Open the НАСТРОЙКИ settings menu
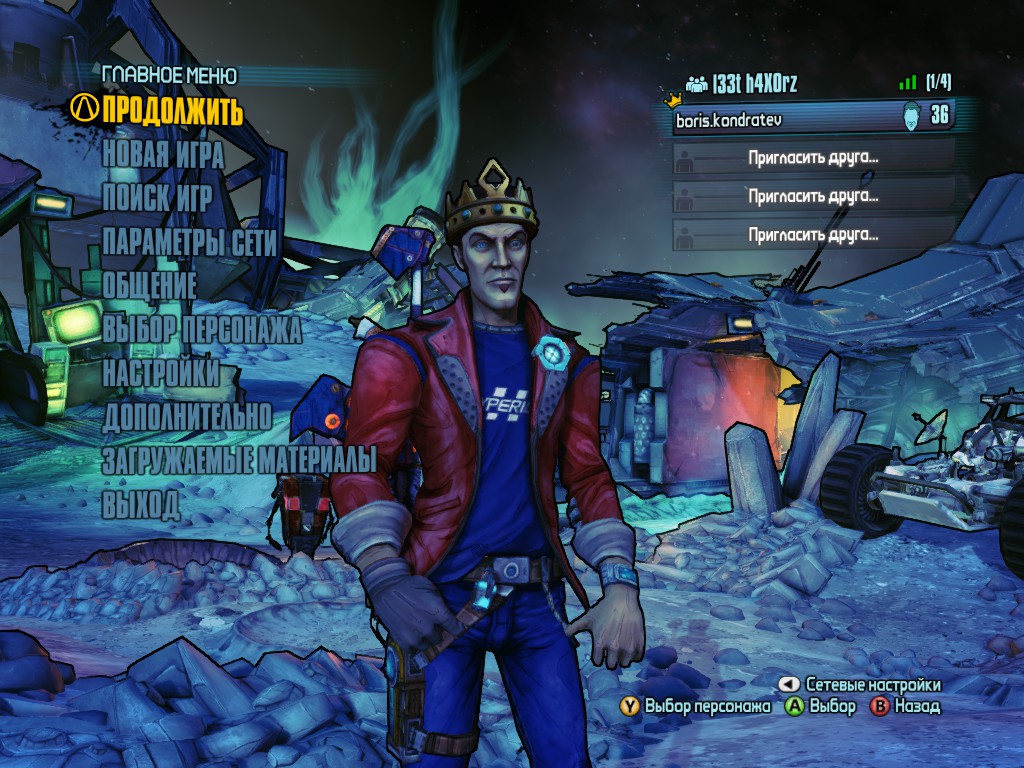 [x=160, y=372]
